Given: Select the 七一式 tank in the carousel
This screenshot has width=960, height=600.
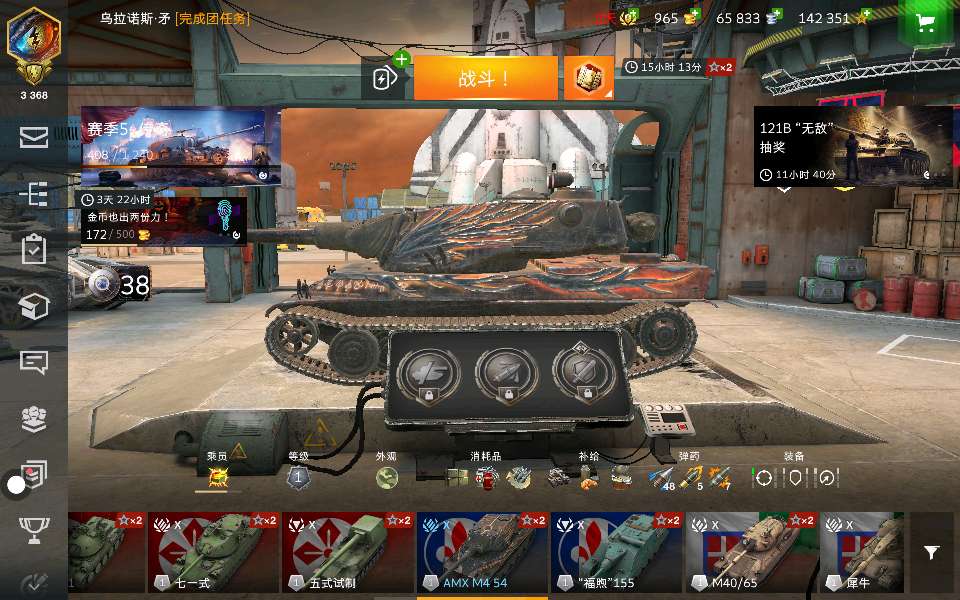Looking at the screenshot, I should pyautogui.click(x=214, y=553).
